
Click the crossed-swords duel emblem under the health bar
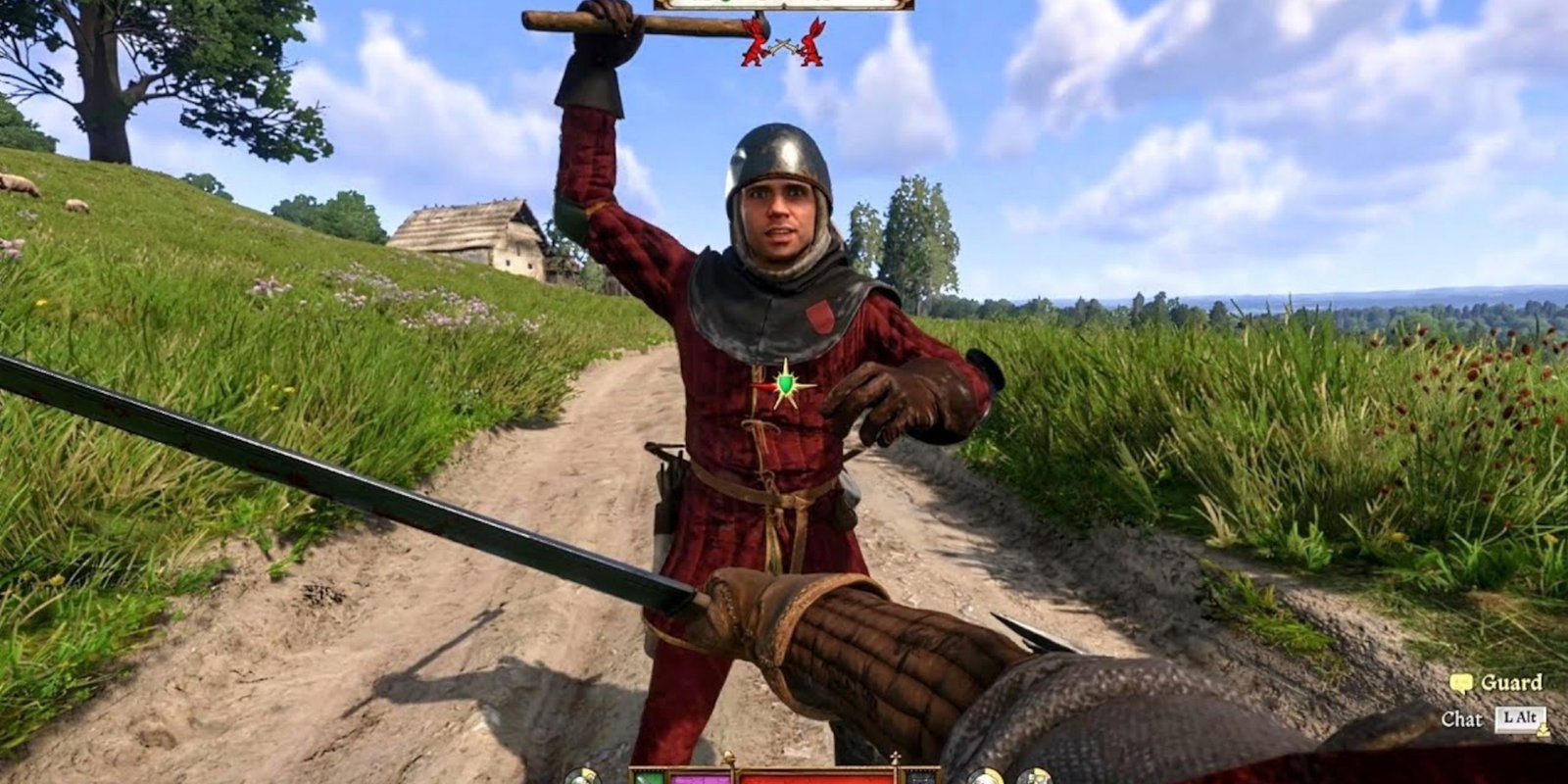[782, 44]
